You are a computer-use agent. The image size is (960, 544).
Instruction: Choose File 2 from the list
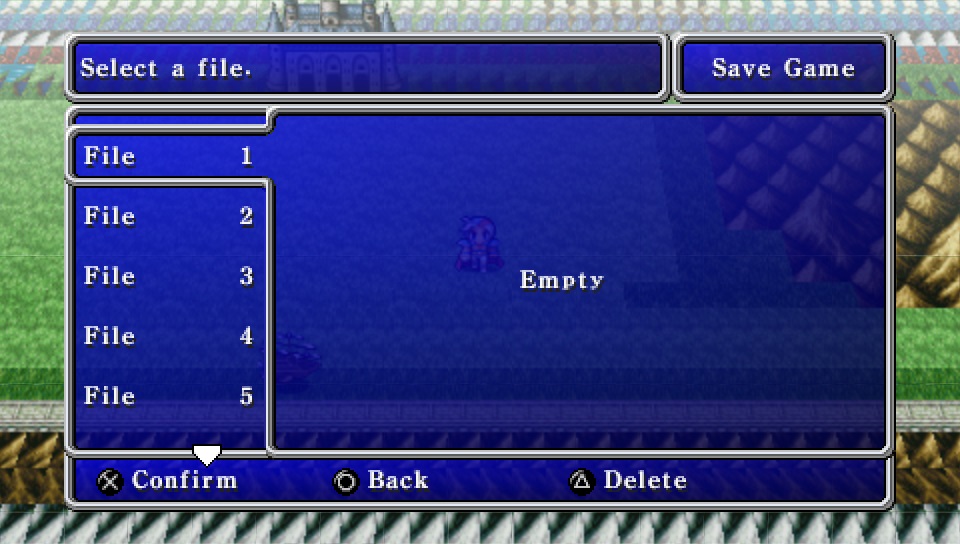click(168, 216)
